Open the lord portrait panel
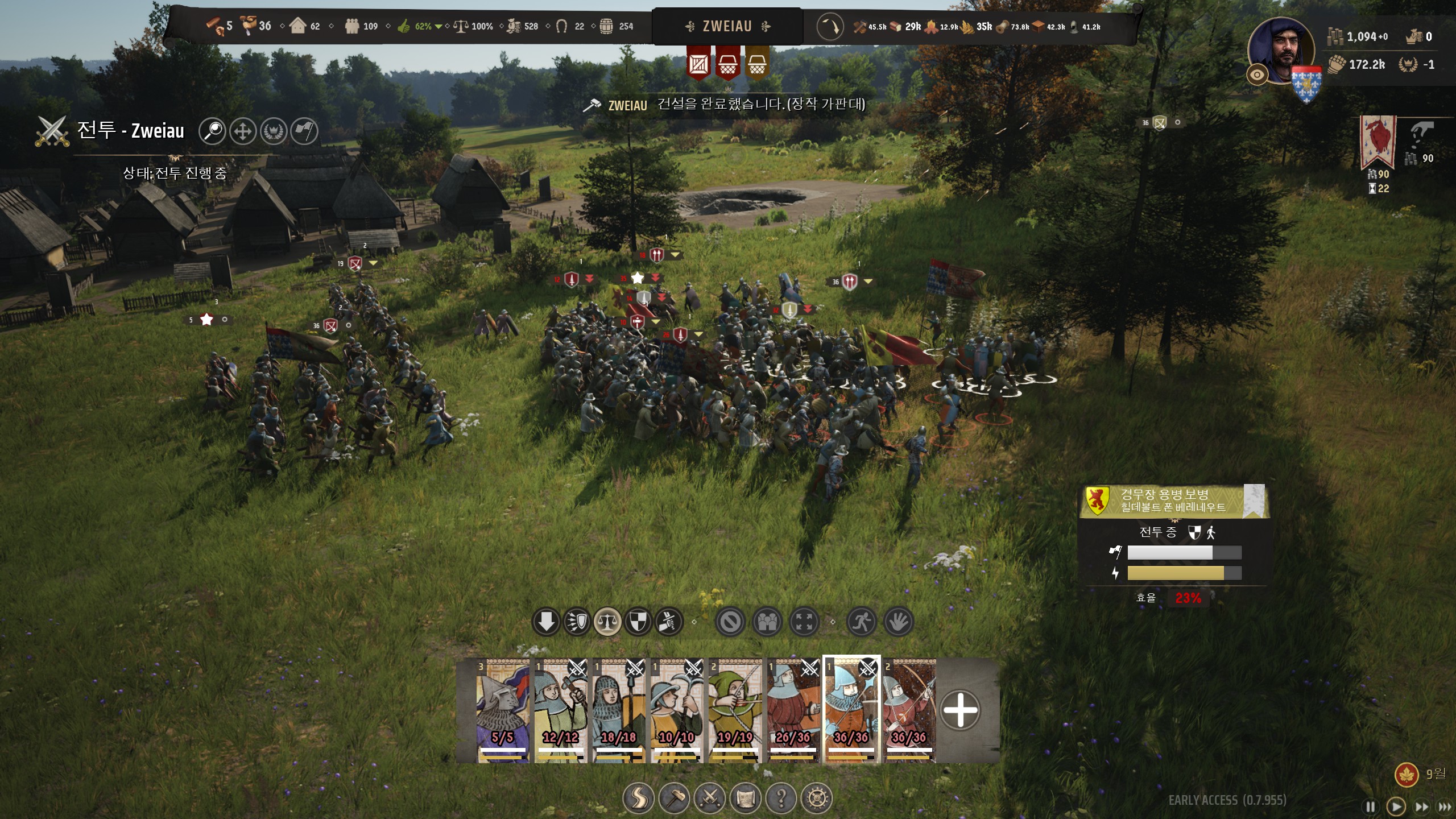Image resolution: width=1456 pixels, height=819 pixels. [x=1281, y=51]
